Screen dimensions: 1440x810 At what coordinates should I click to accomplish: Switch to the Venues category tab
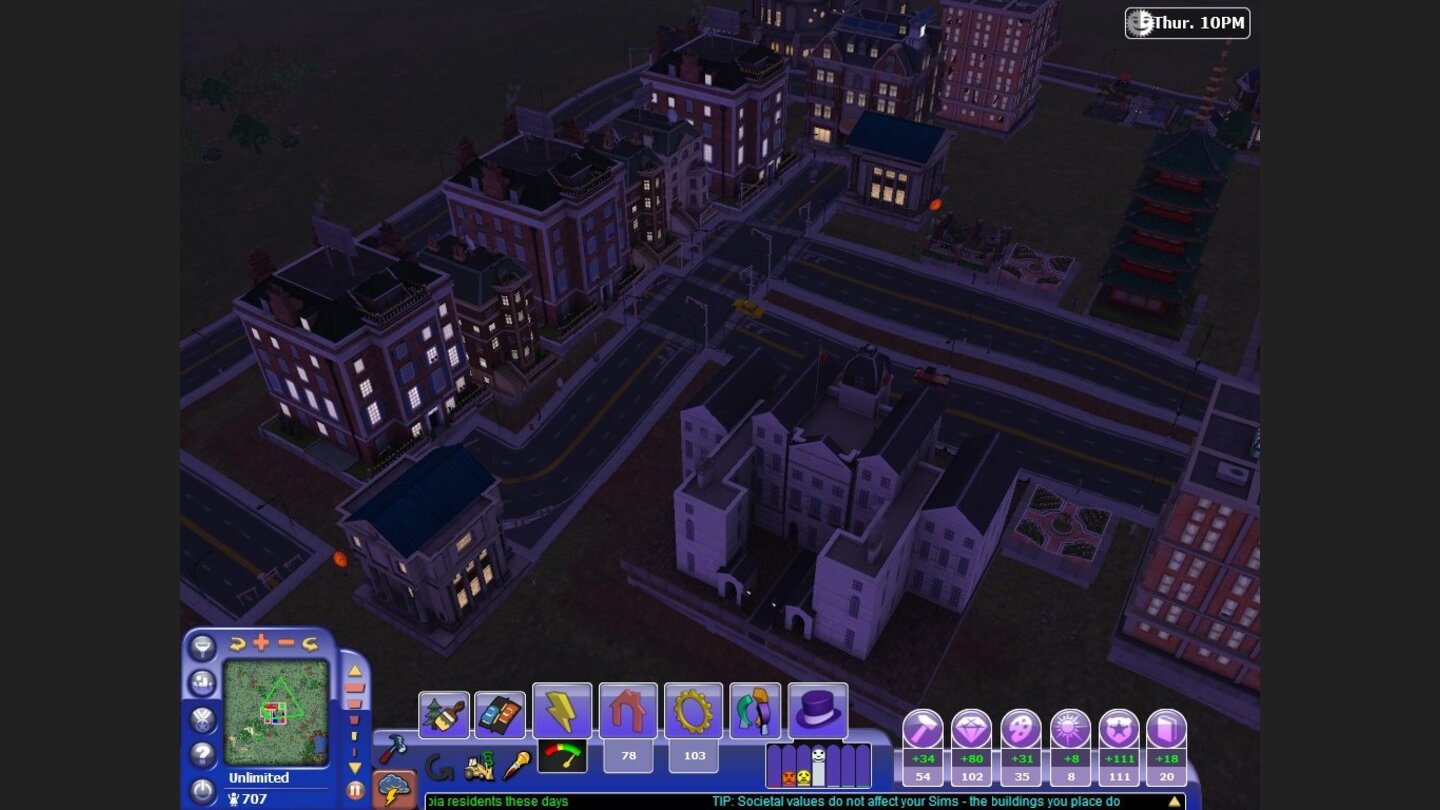click(x=754, y=710)
